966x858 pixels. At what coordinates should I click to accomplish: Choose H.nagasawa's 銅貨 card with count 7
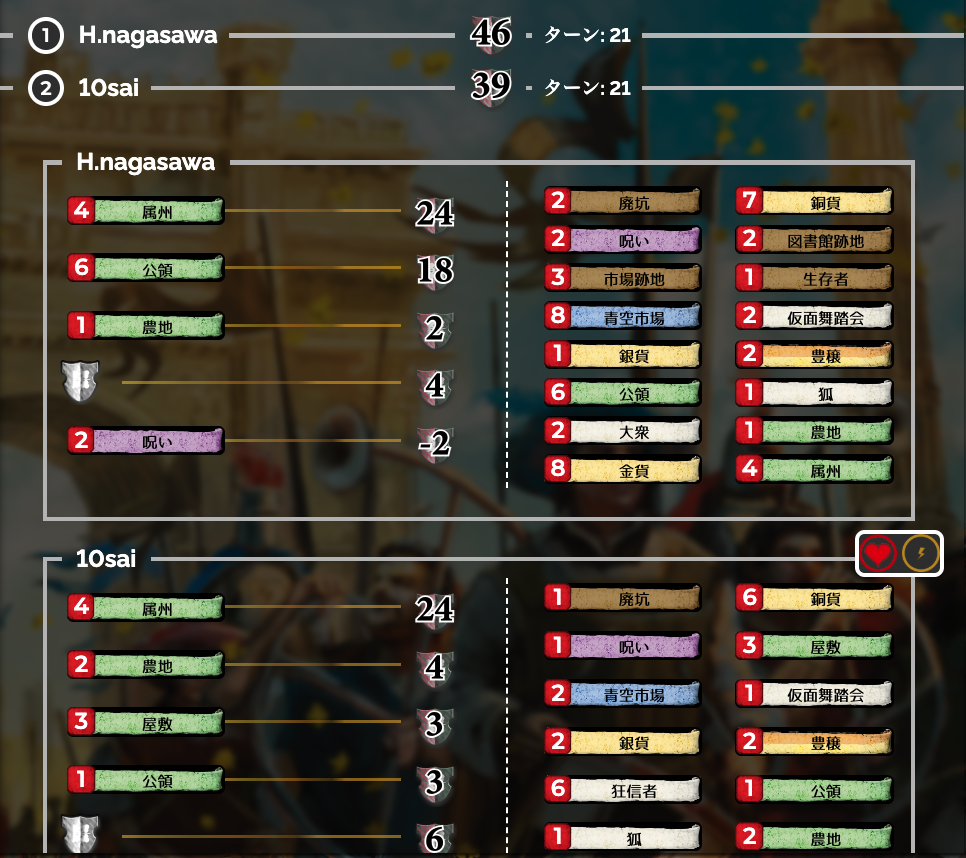point(826,202)
